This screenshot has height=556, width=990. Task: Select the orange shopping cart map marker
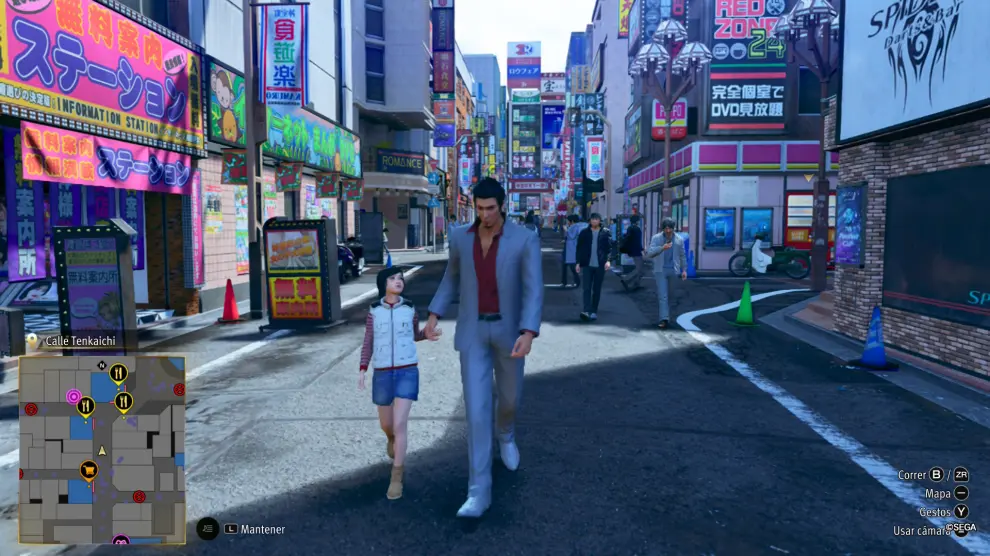click(89, 469)
